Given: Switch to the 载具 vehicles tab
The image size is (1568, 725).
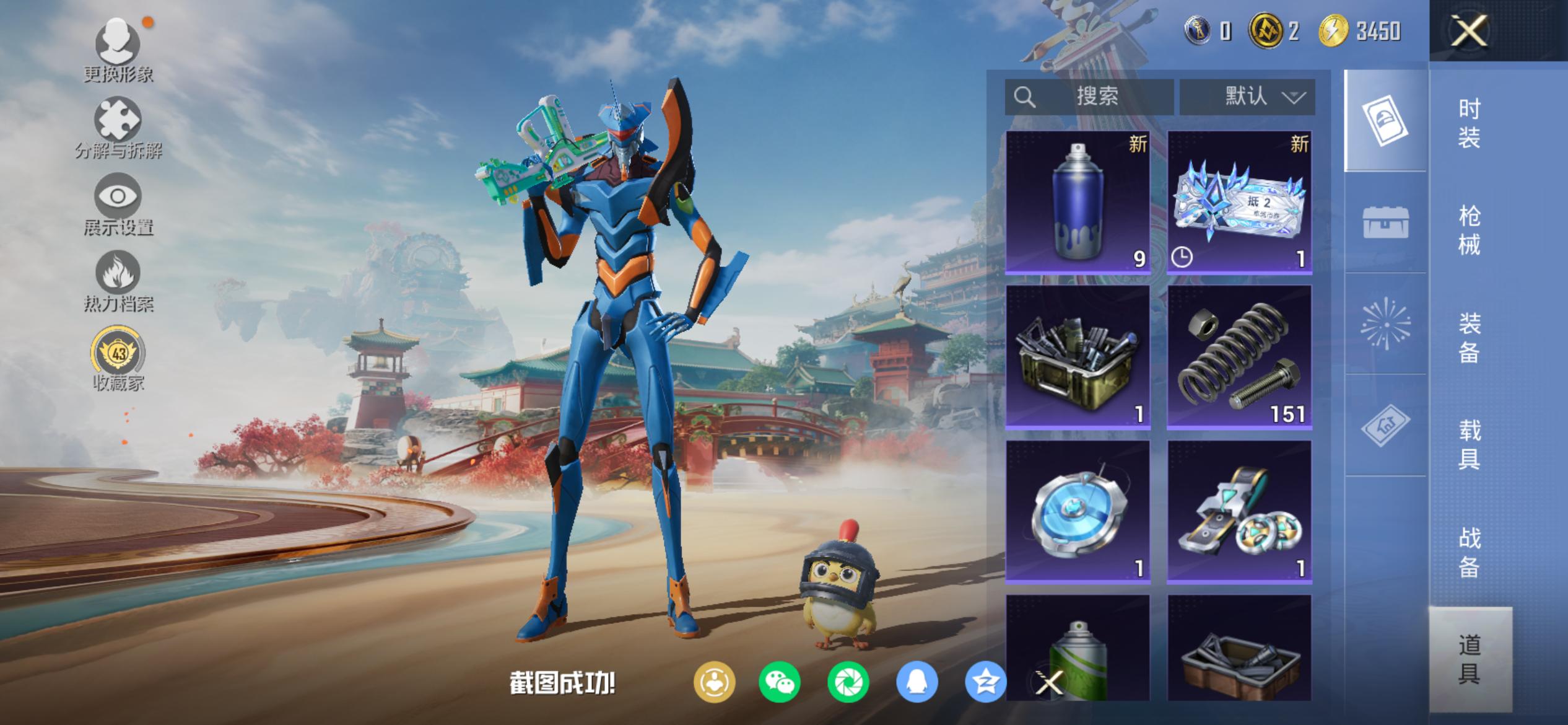Looking at the screenshot, I should [x=1469, y=444].
